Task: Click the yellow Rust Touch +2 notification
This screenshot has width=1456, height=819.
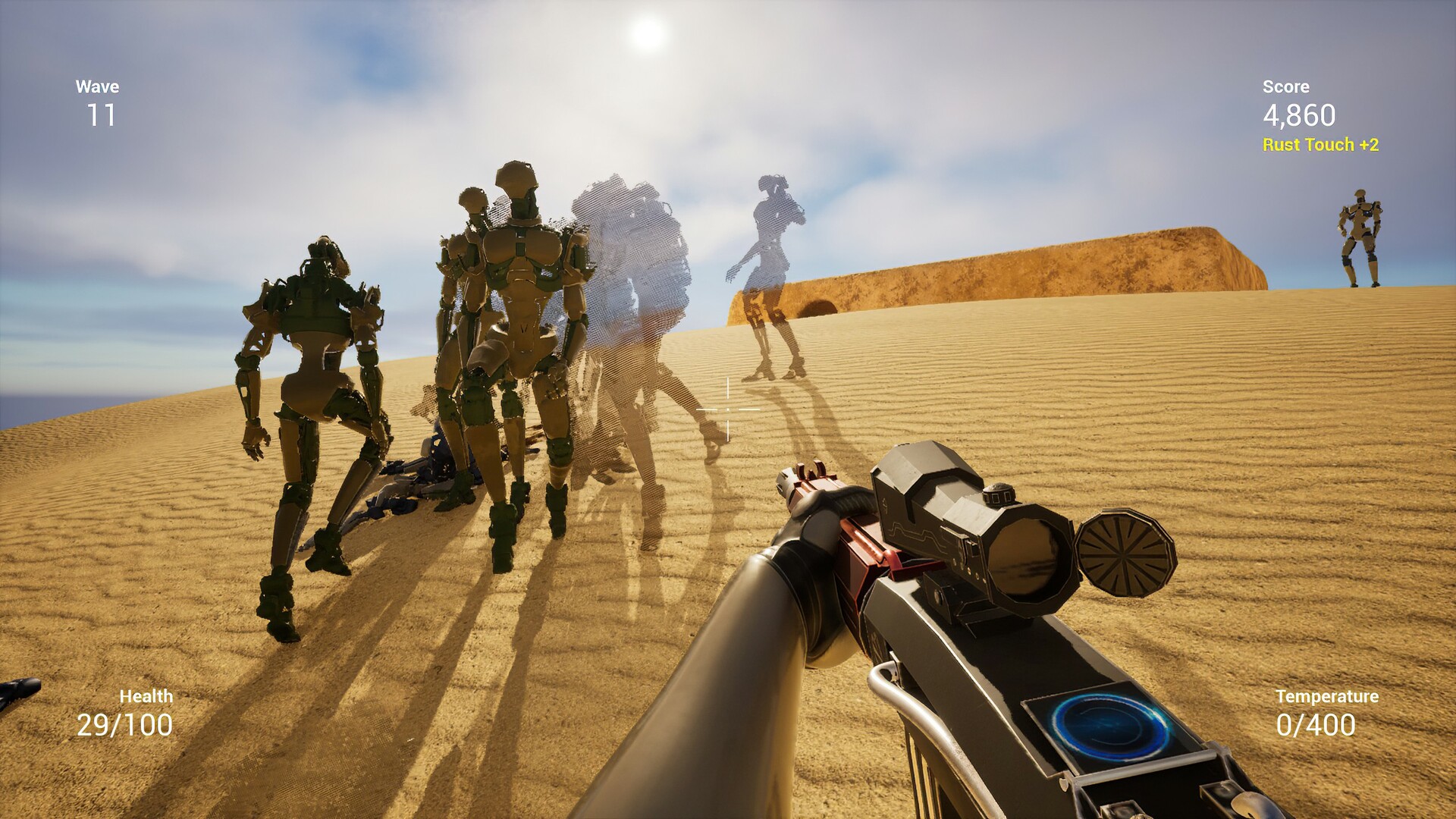Action: pos(1319,143)
